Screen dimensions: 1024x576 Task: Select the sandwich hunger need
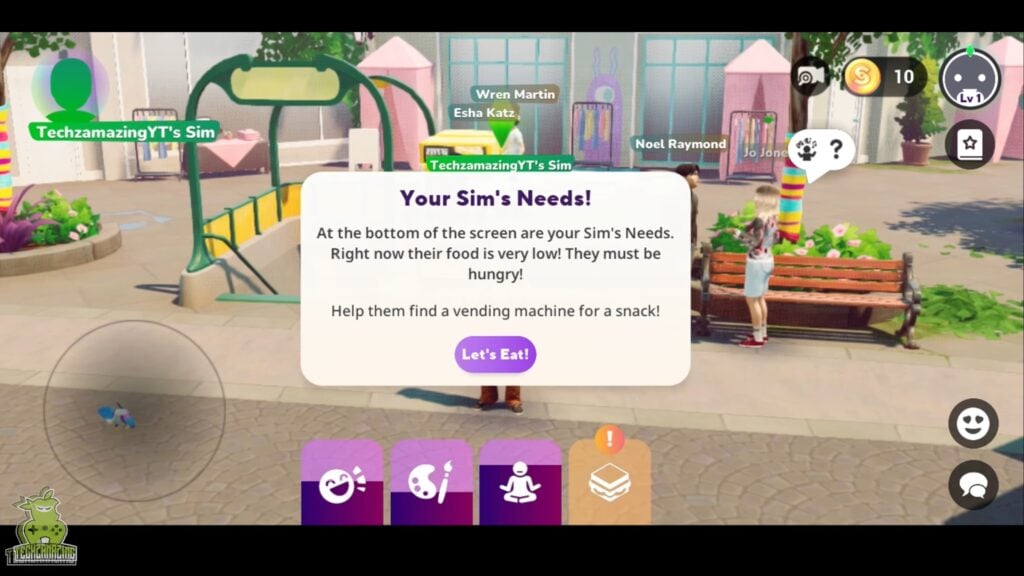pyautogui.click(x=609, y=484)
